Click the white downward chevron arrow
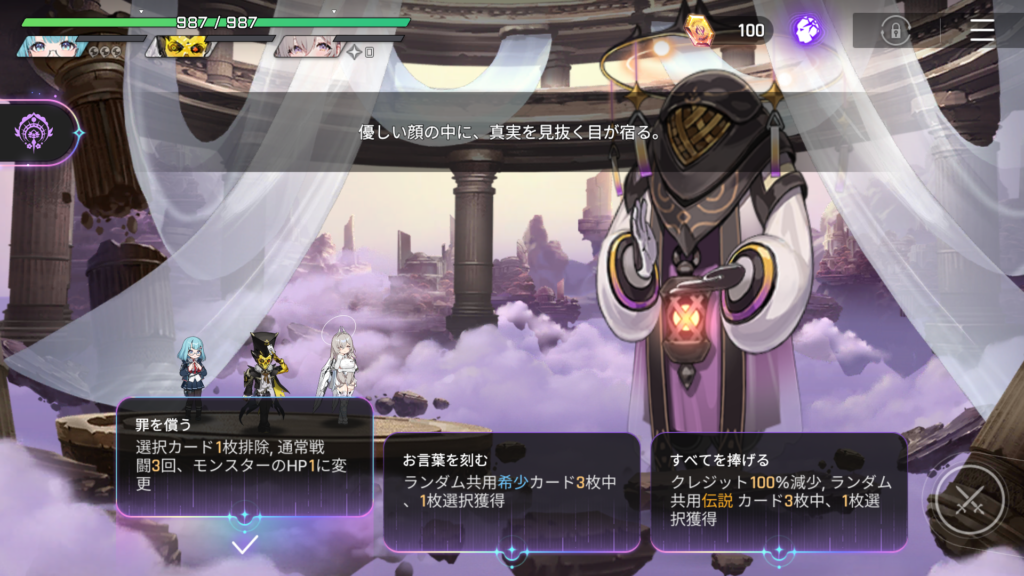Screen dimensions: 1024x576 (245, 545)
